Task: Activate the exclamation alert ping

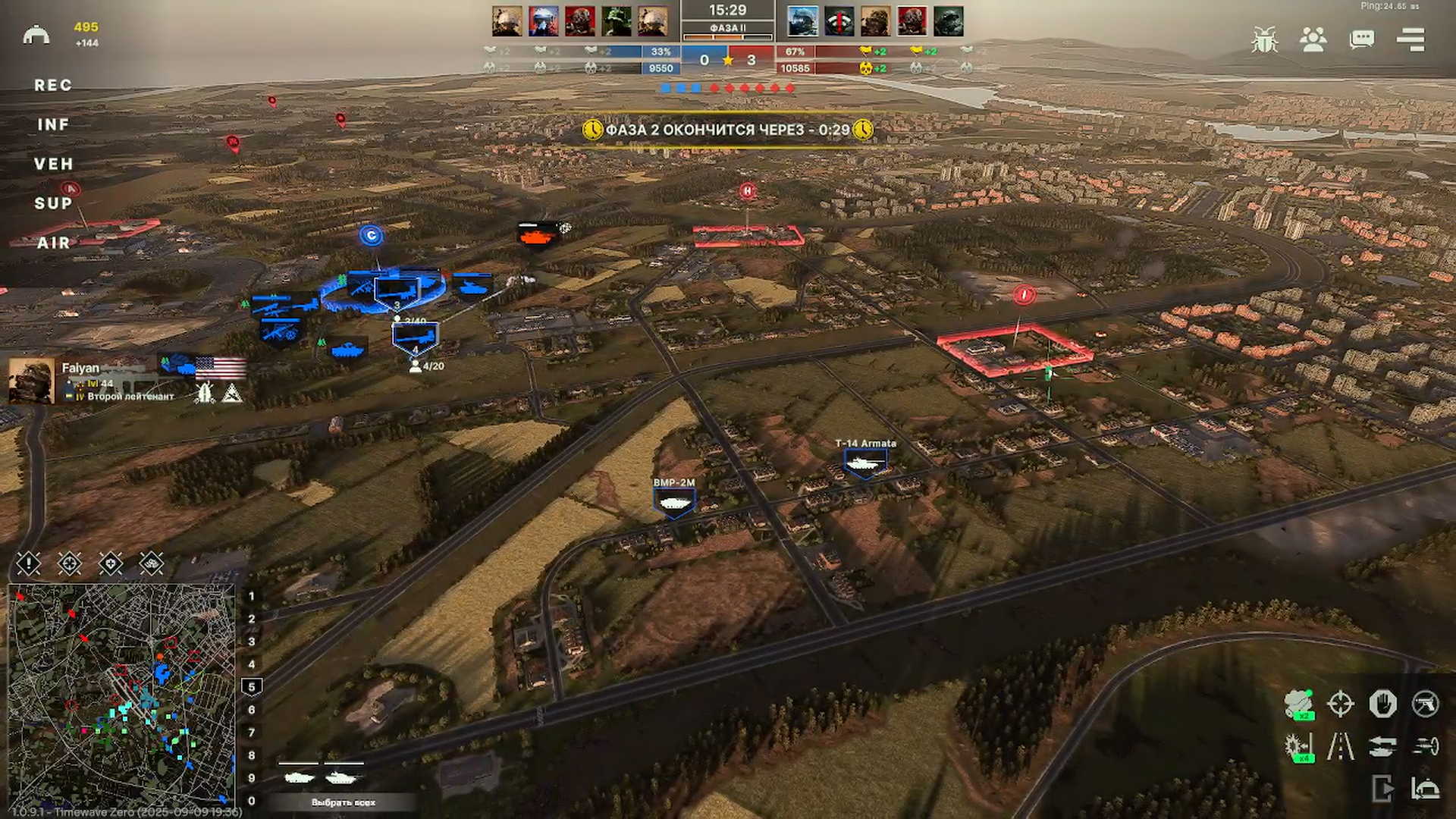Action: coord(29,563)
